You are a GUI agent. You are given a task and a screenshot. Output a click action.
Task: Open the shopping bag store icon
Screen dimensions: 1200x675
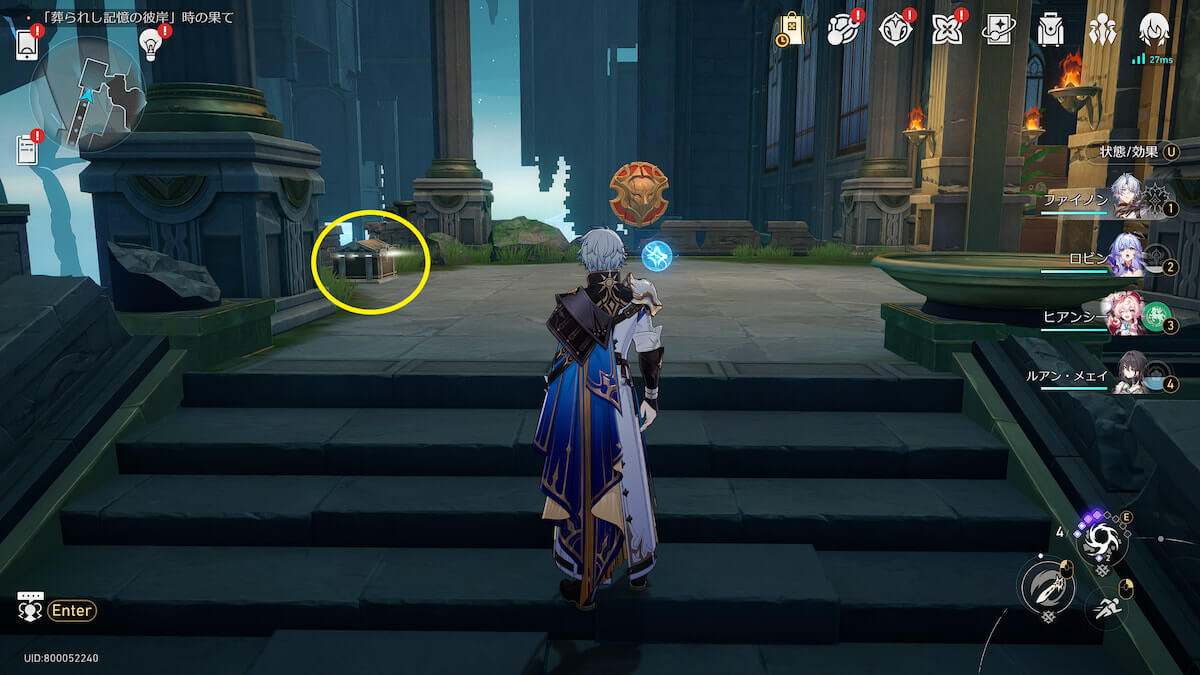(x=790, y=30)
